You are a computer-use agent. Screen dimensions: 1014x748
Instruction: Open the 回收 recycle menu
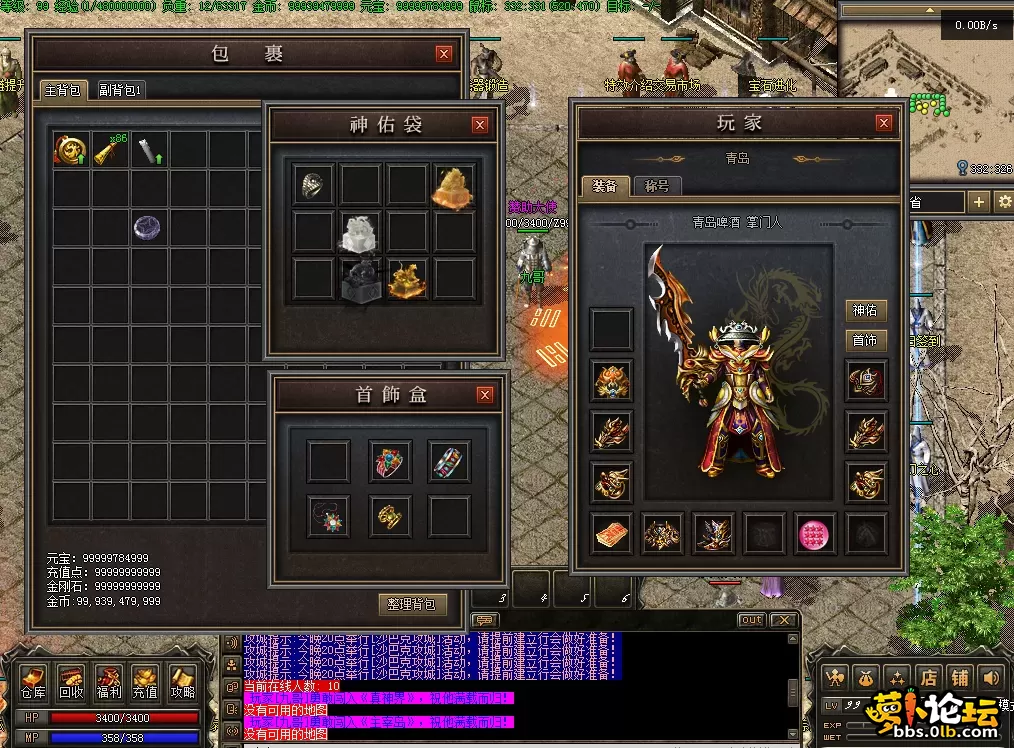(71, 682)
